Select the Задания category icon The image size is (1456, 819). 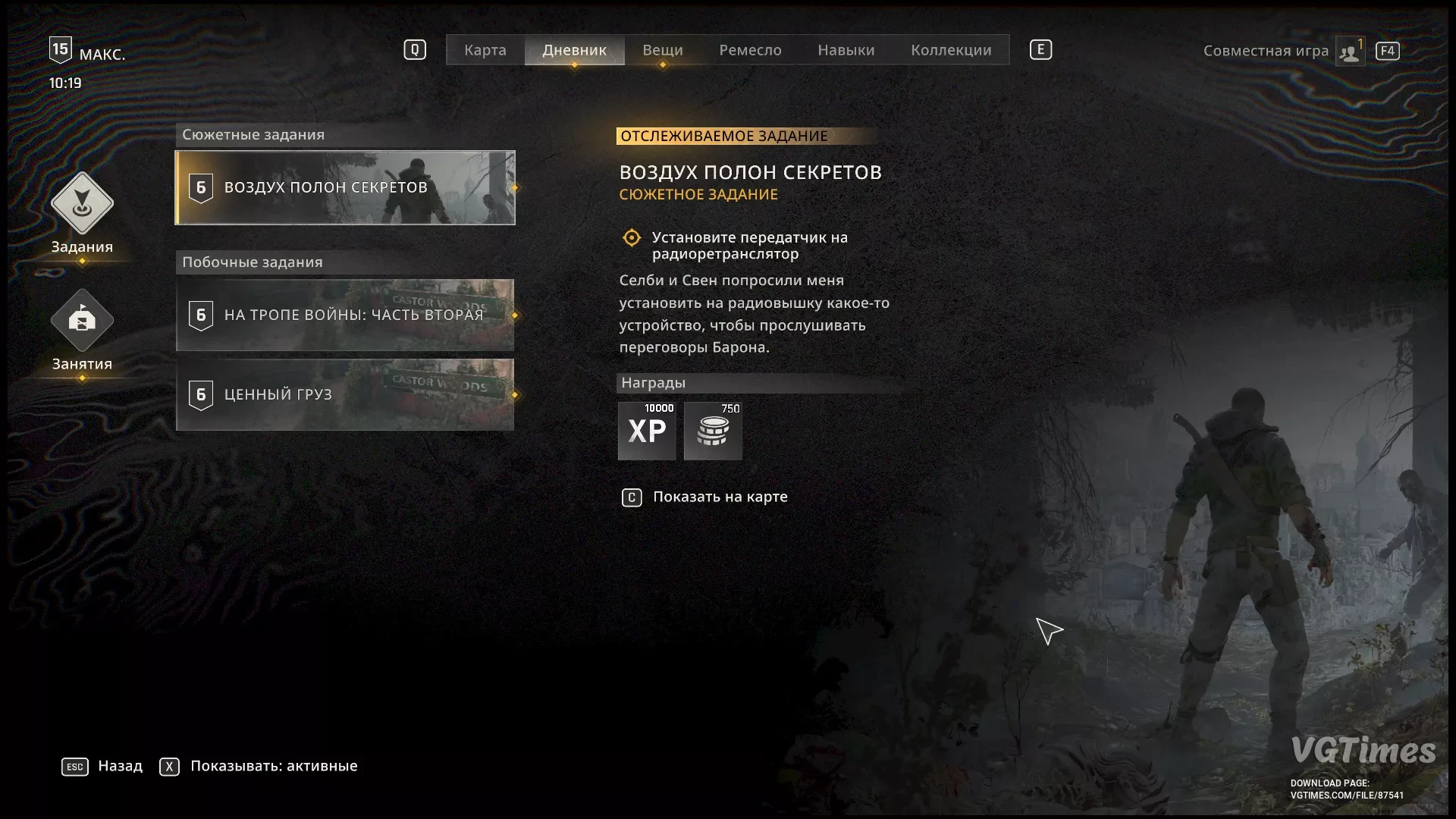[82, 203]
